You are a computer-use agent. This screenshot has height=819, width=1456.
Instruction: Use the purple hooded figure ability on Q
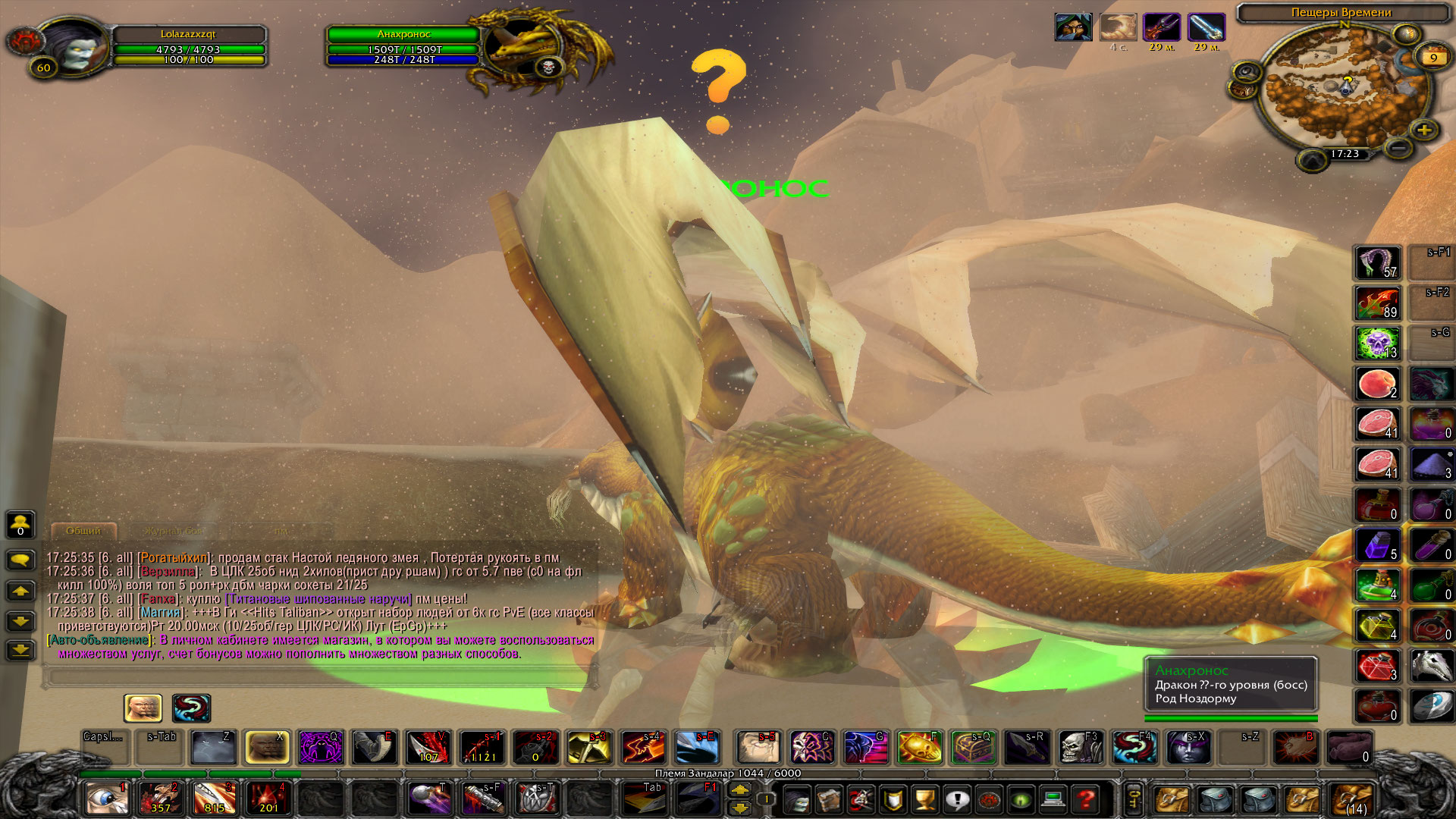click(321, 748)
